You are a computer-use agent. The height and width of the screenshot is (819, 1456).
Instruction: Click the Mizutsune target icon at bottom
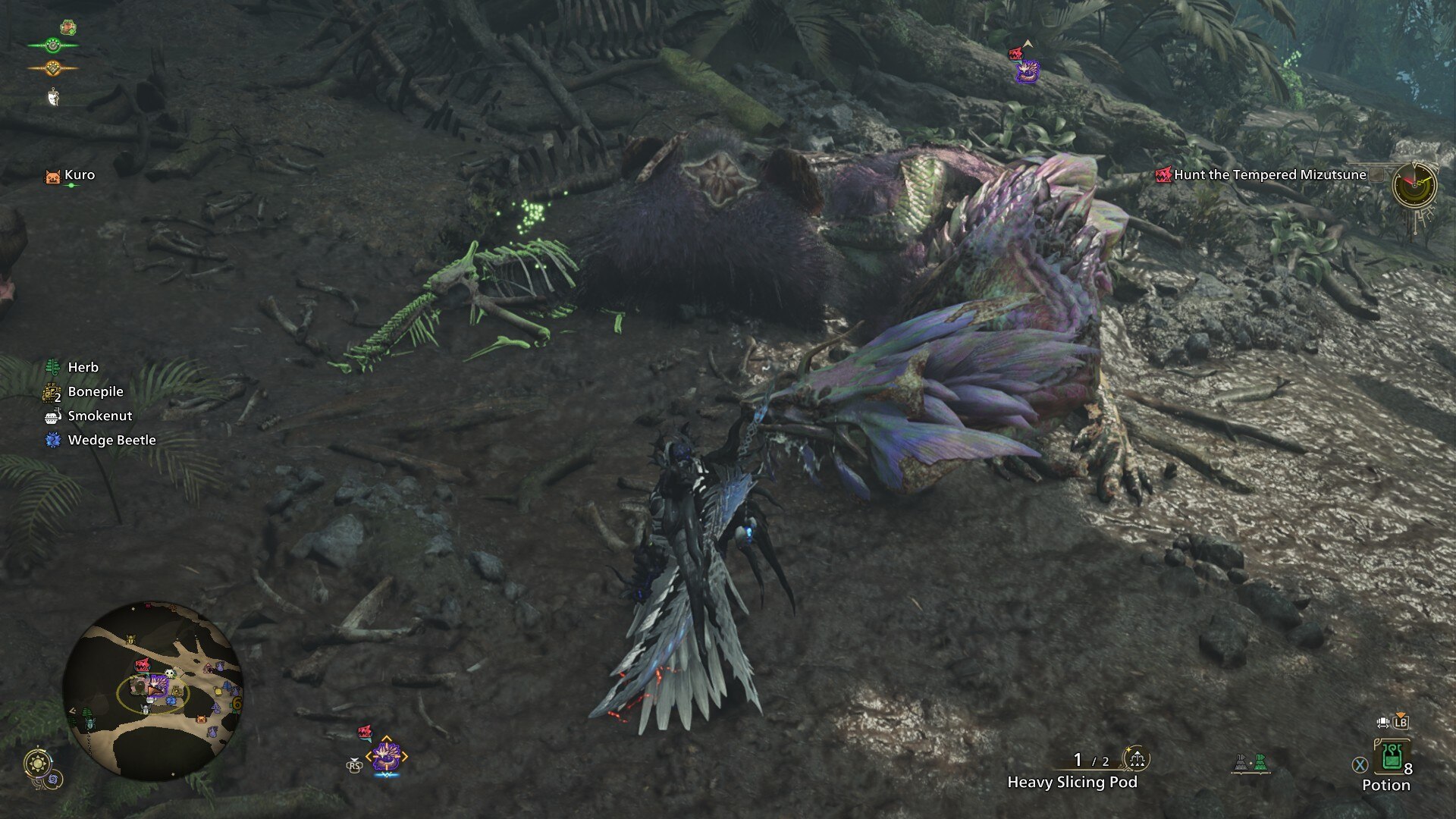tap(386, 756)
